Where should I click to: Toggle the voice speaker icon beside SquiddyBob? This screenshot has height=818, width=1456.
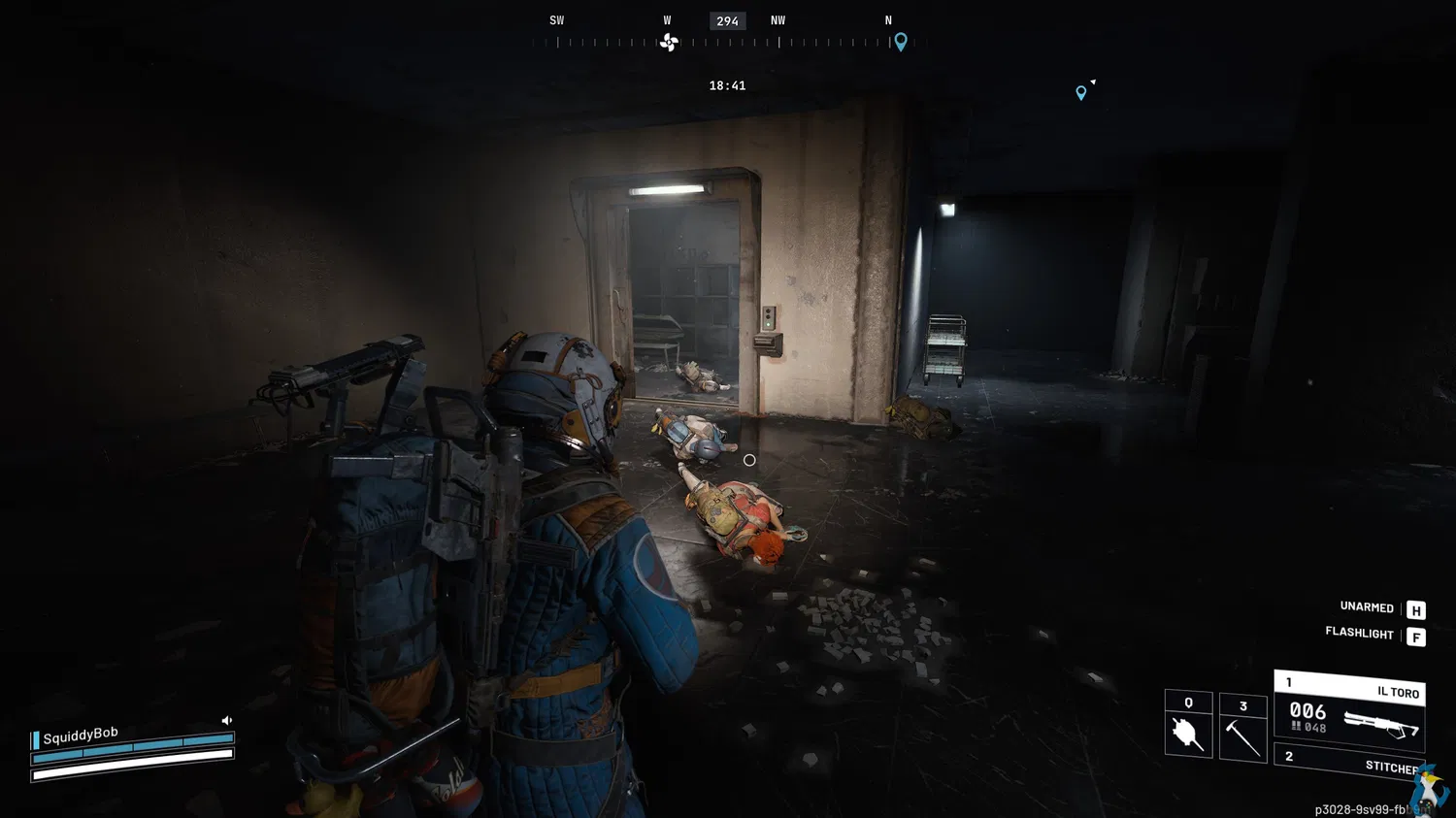click(x=226, y=720)
